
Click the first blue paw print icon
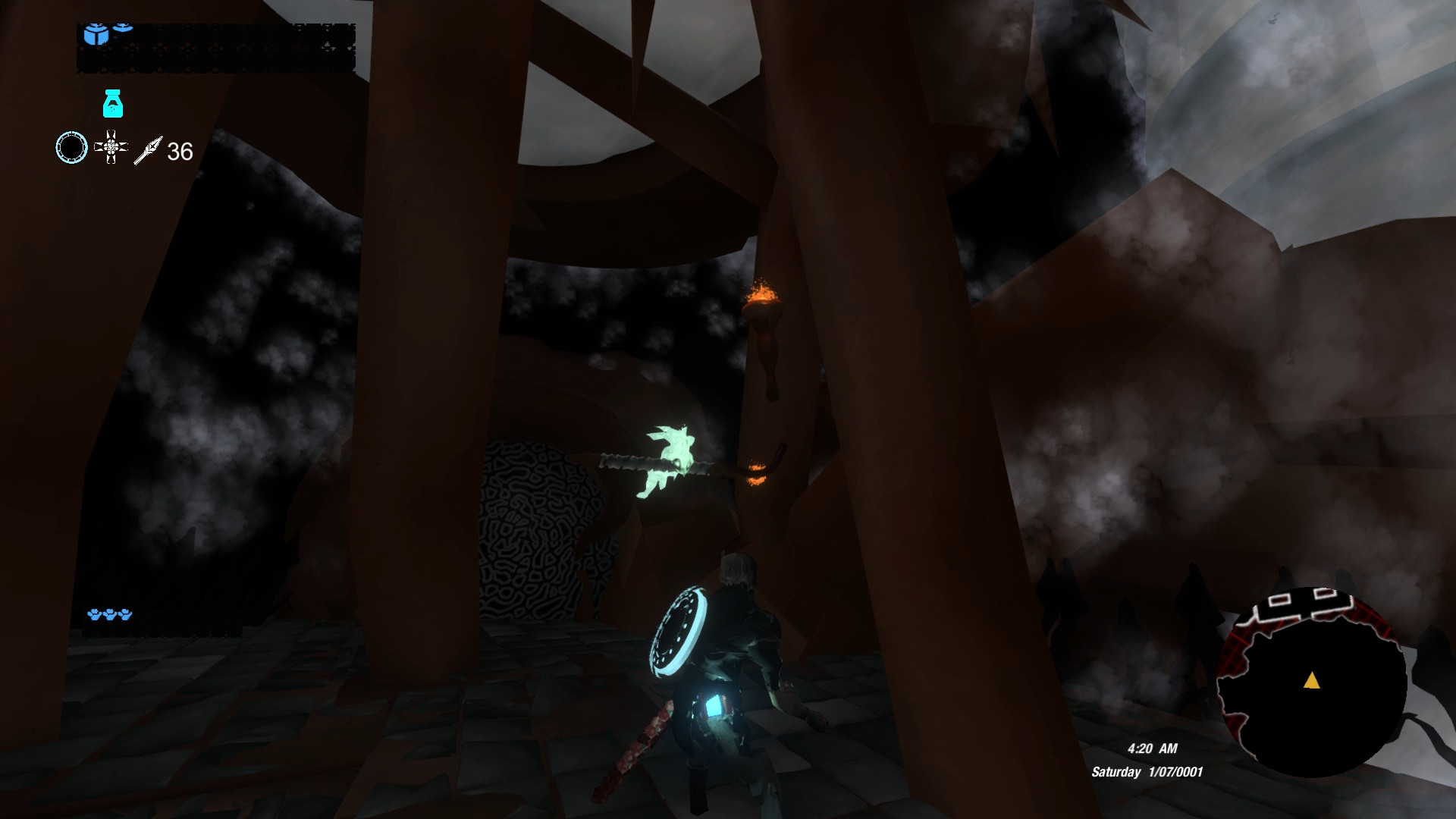coord(96,614)
